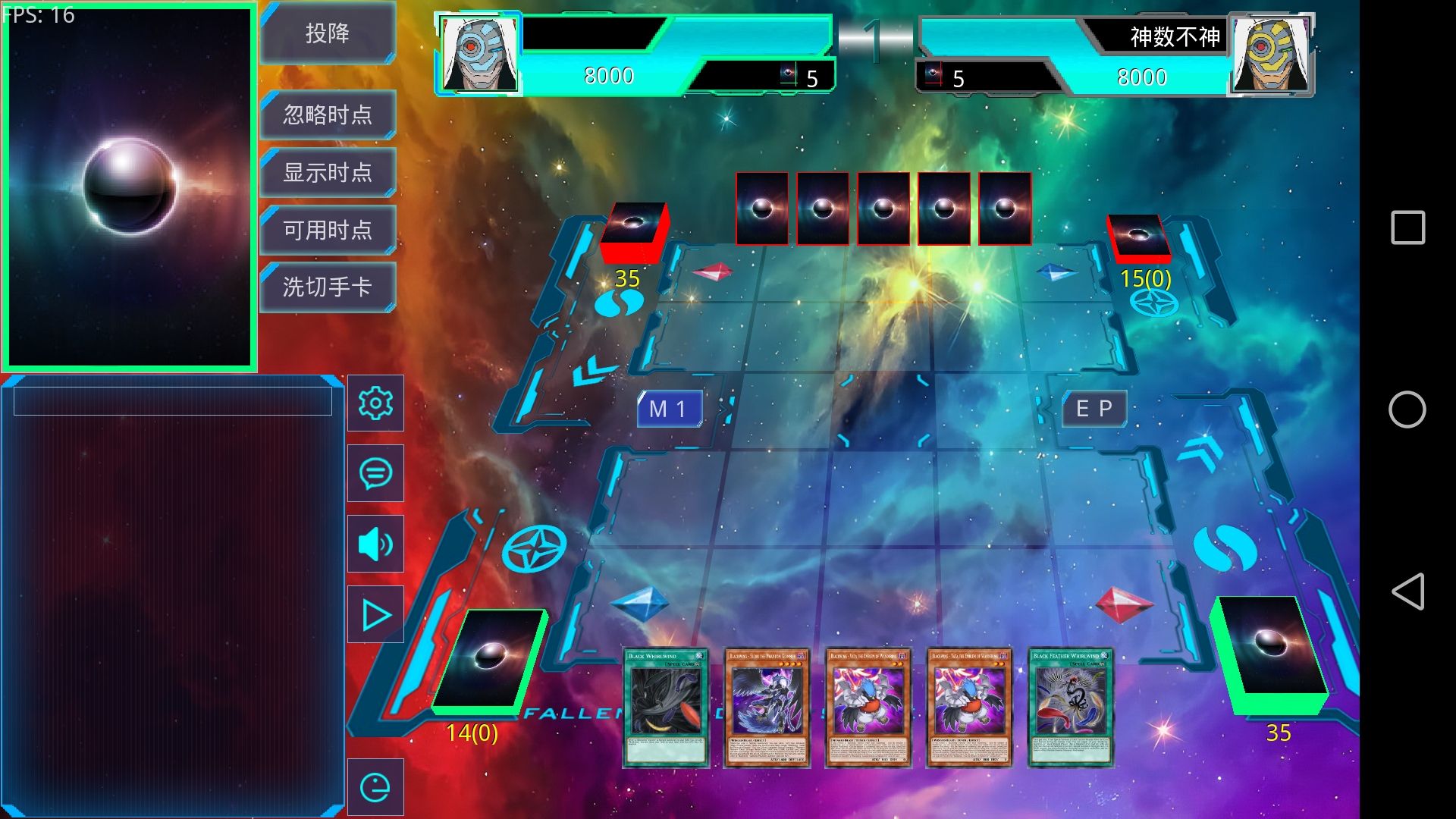Viewport: 1456px width, 819px height.
Task: Open the smiley emote button
Action: (375, 787)
